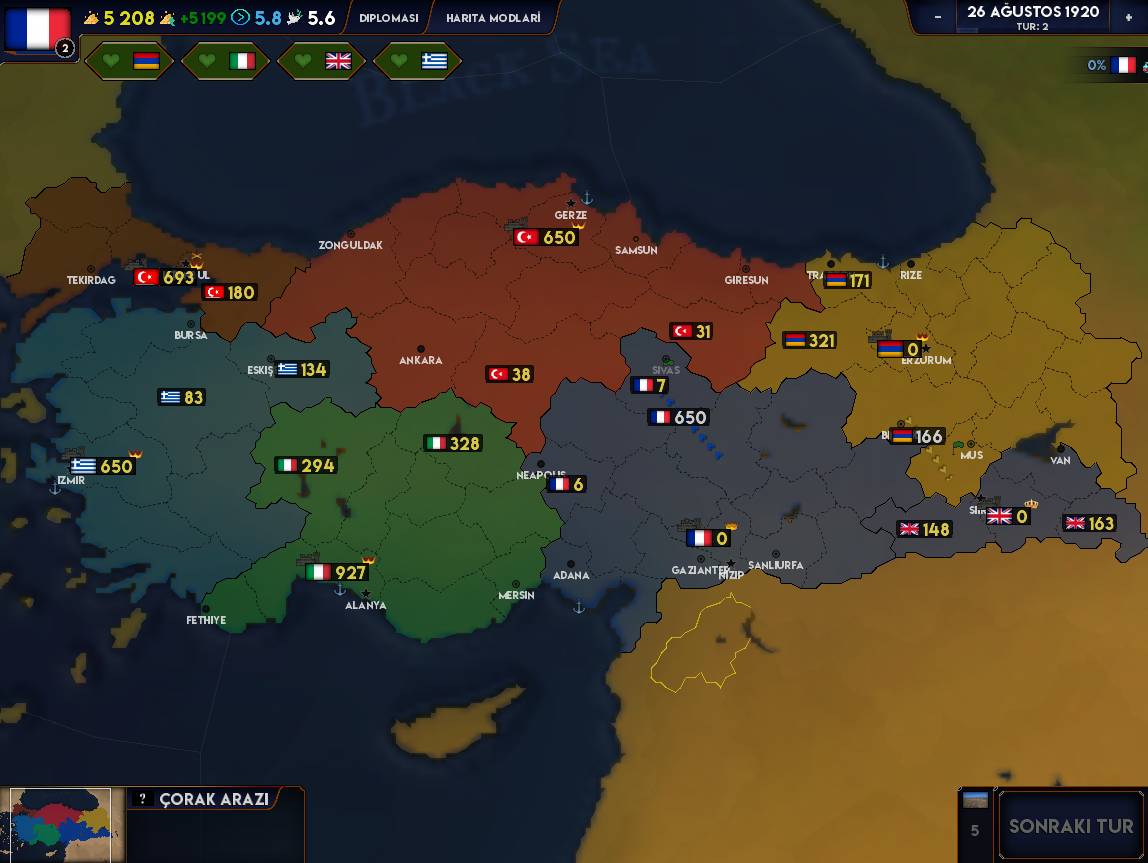Select the French army of 650 troops

[x=678, y=418]
